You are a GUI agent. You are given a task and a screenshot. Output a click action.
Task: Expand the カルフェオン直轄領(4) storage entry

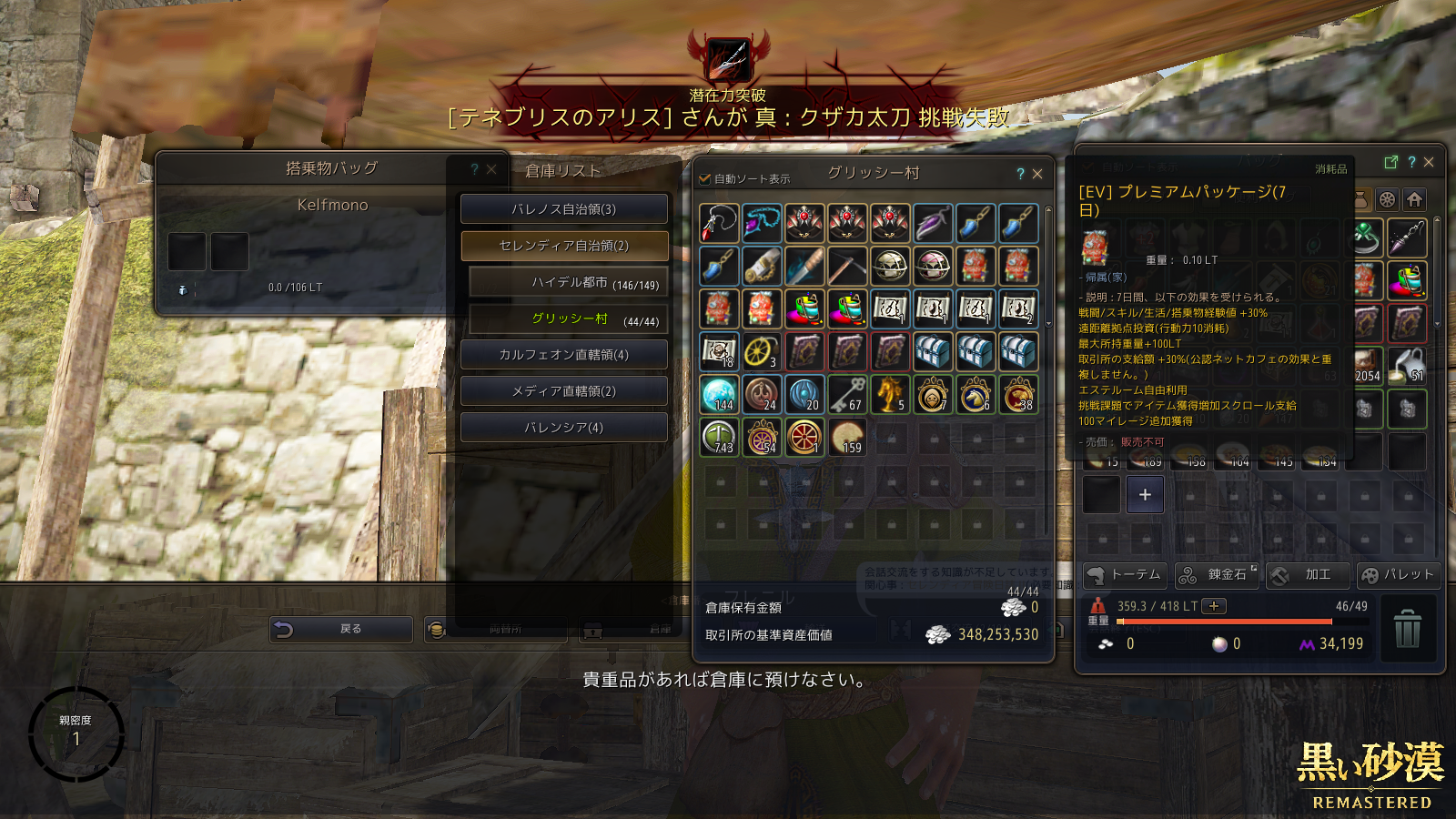tap(563, 355)
